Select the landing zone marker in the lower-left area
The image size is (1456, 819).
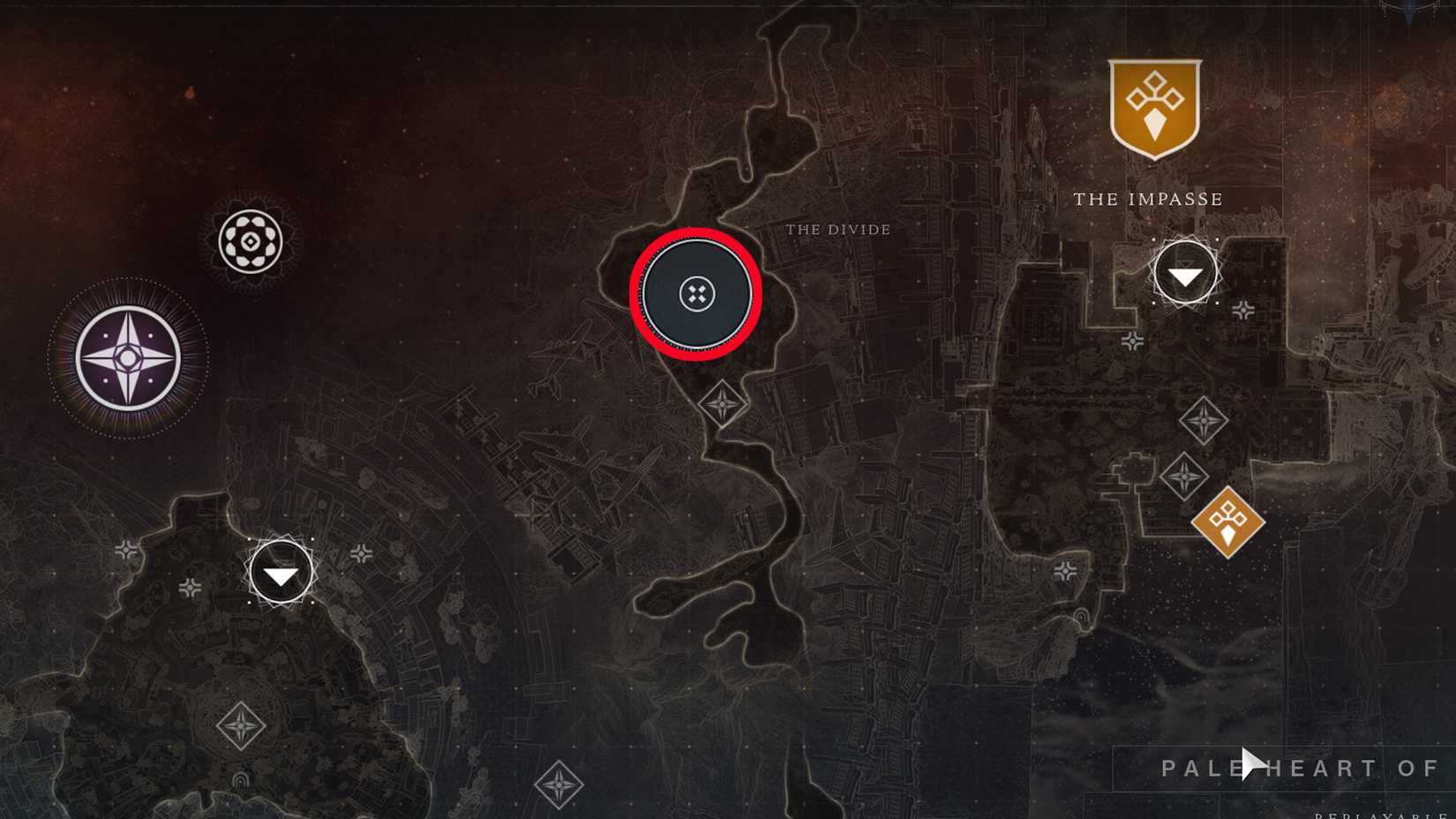(280, 572)
